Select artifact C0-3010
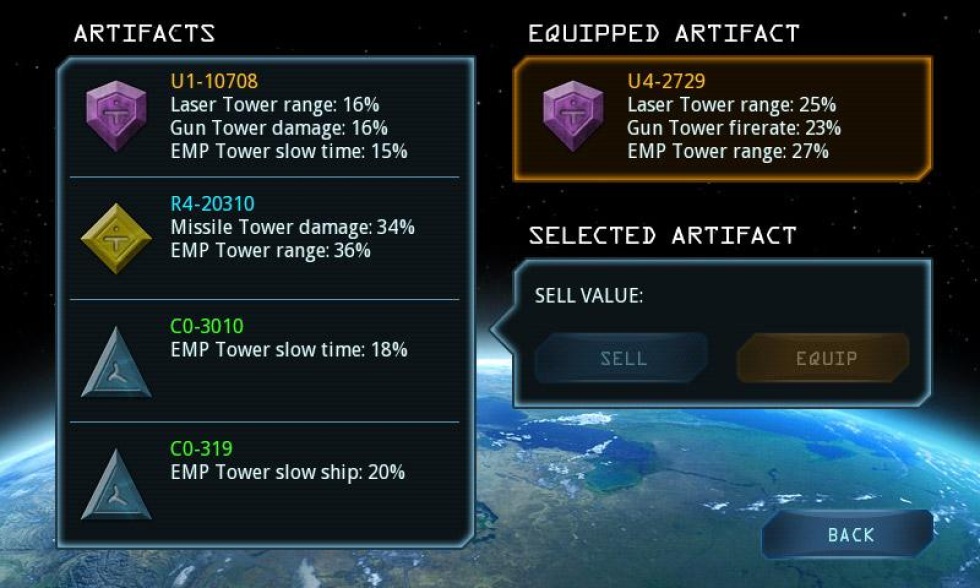Screen dimensions: 980x588 tap(265, 360)
